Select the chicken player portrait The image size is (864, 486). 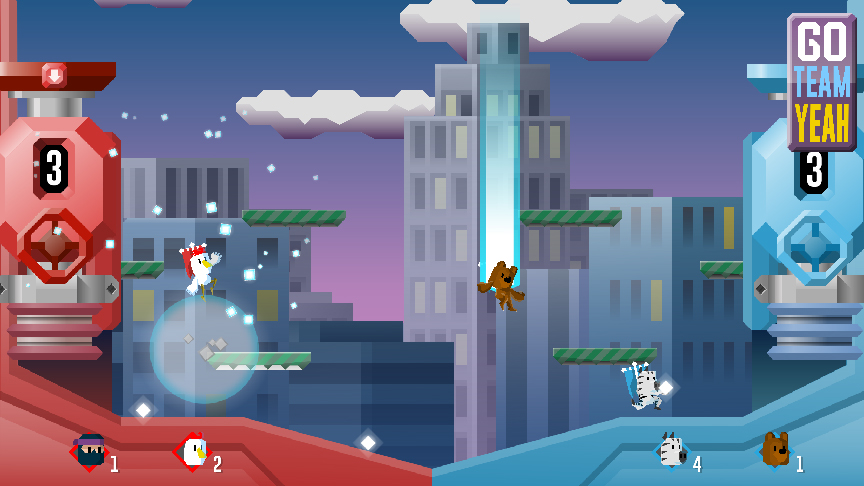[x=192, y=451]
